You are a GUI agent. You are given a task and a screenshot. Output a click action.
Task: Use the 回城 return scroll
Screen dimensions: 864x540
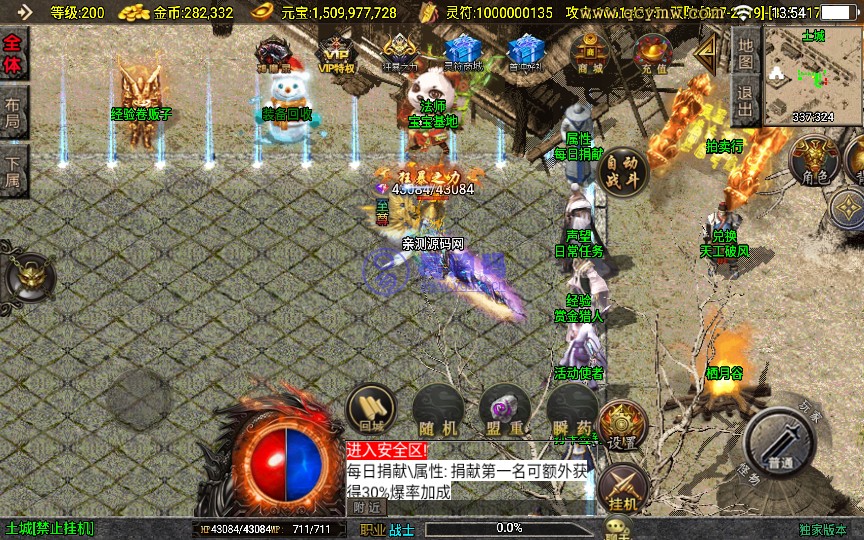pos(371,410)
